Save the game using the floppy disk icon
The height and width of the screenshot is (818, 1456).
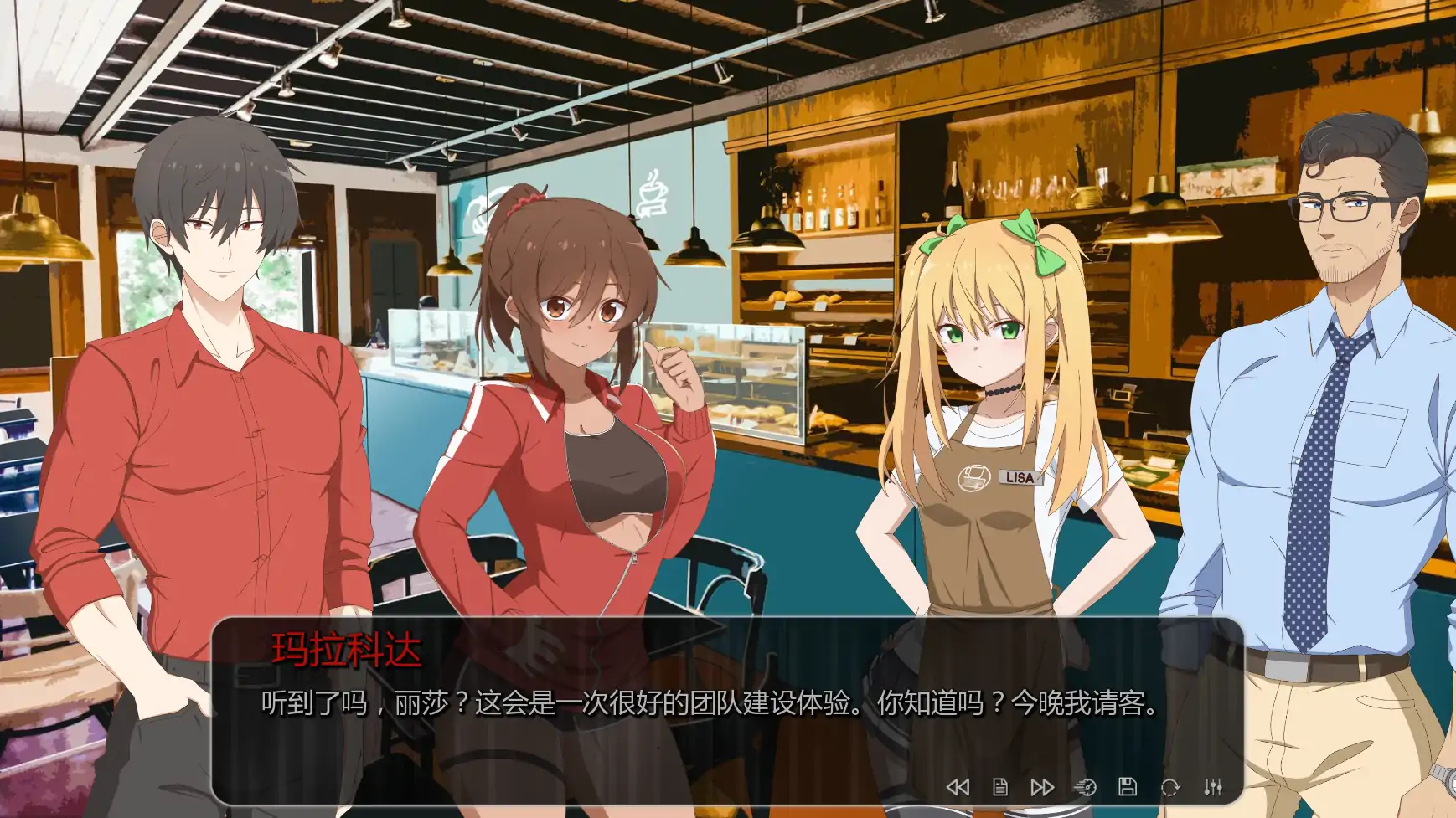1127,786
